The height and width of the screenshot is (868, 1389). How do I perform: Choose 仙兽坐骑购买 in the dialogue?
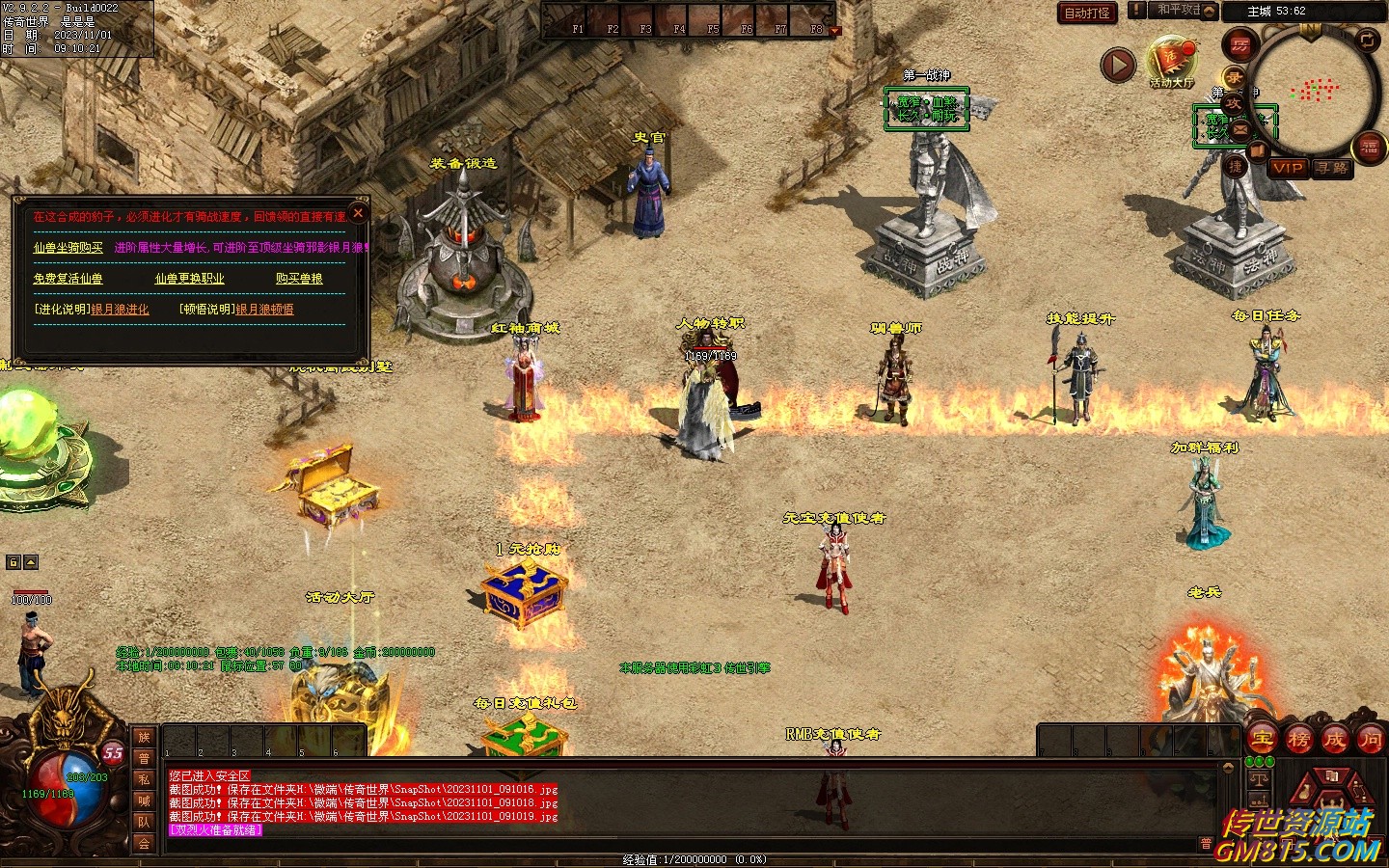pyautogui.click(x=68, y=248)
